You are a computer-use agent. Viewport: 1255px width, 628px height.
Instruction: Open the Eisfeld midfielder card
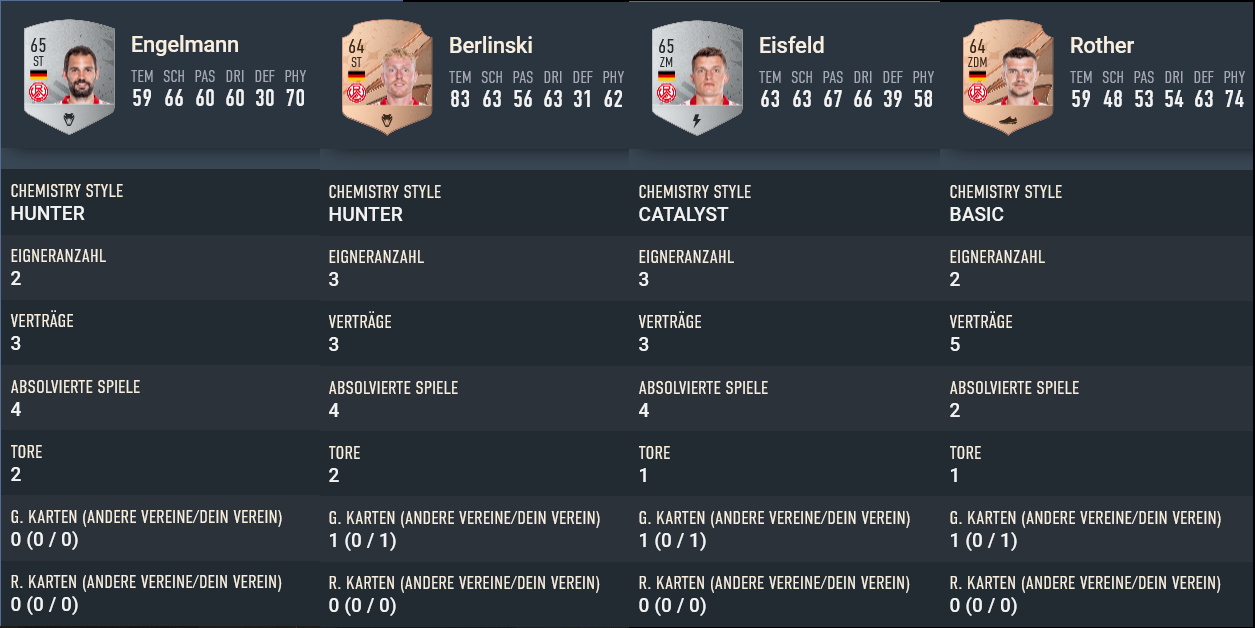tap(697, 79)
